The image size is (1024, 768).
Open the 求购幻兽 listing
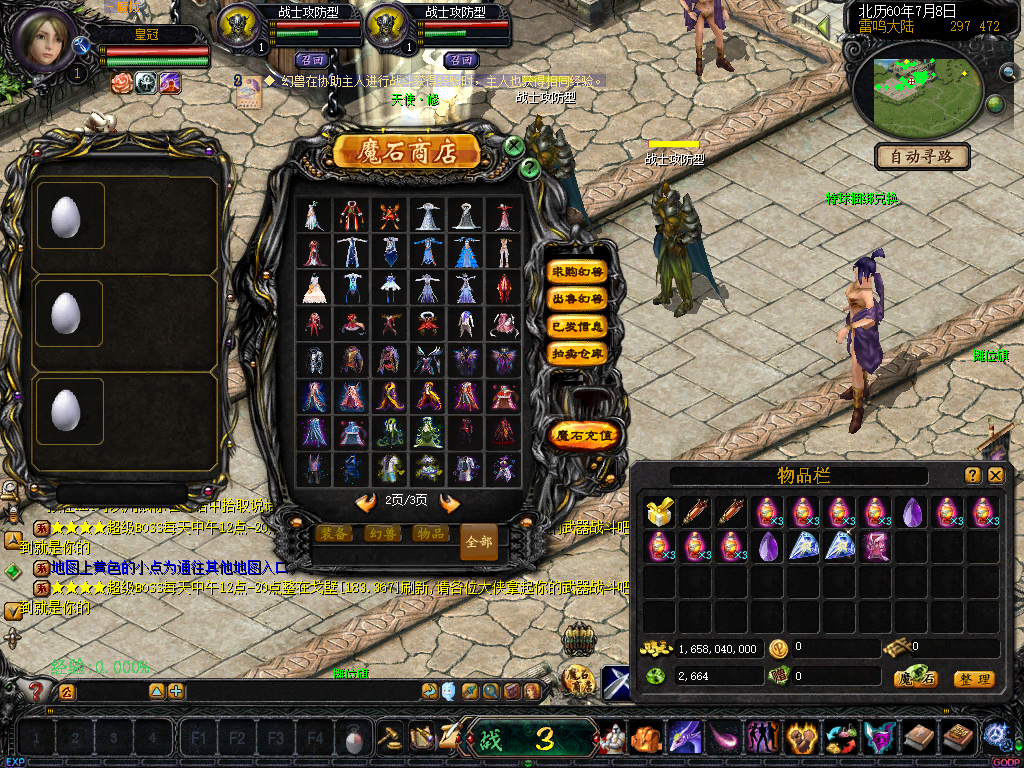point(578,272)
